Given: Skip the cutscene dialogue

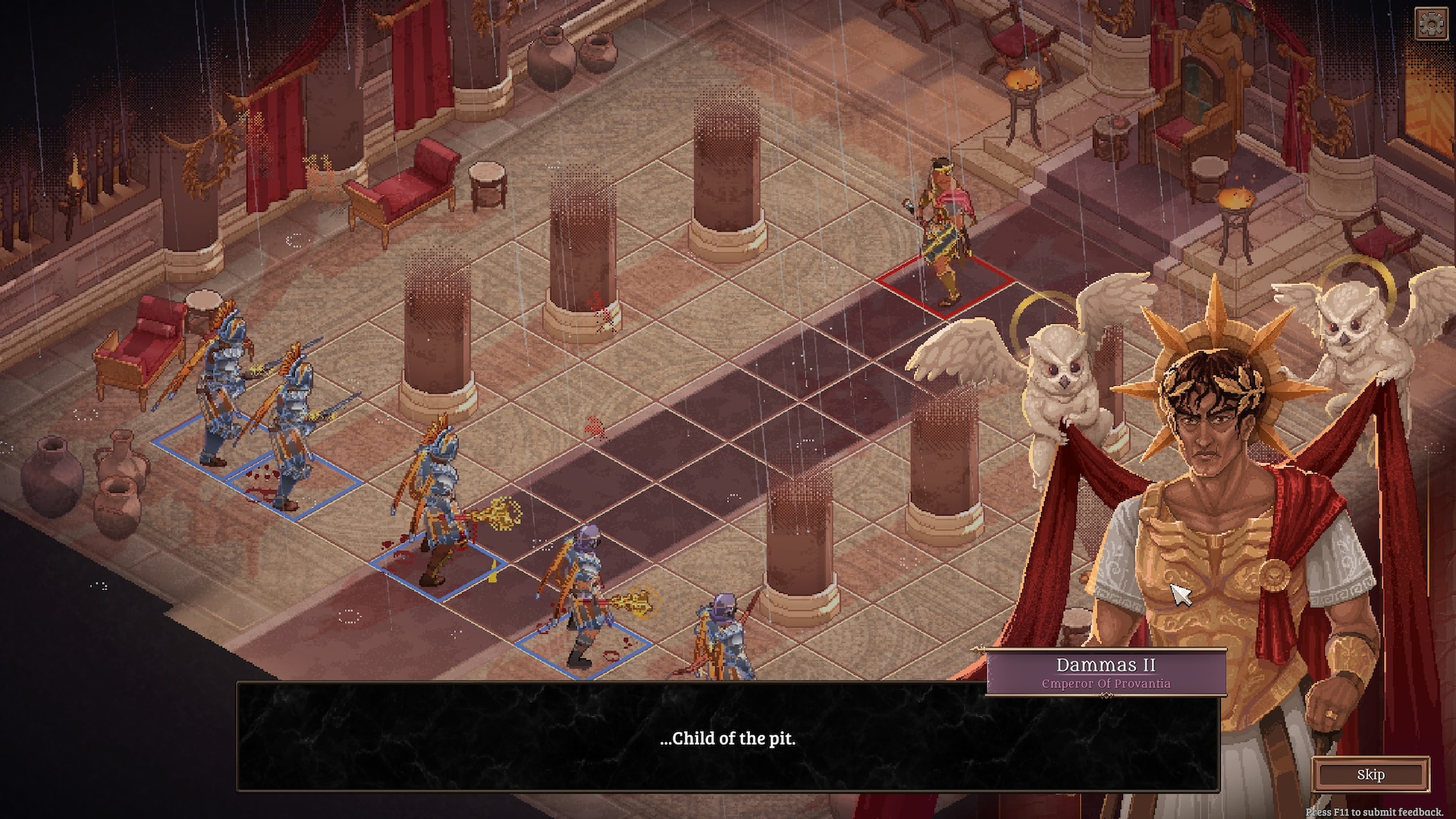Looking at the screenshot, I should point(1370,774).
